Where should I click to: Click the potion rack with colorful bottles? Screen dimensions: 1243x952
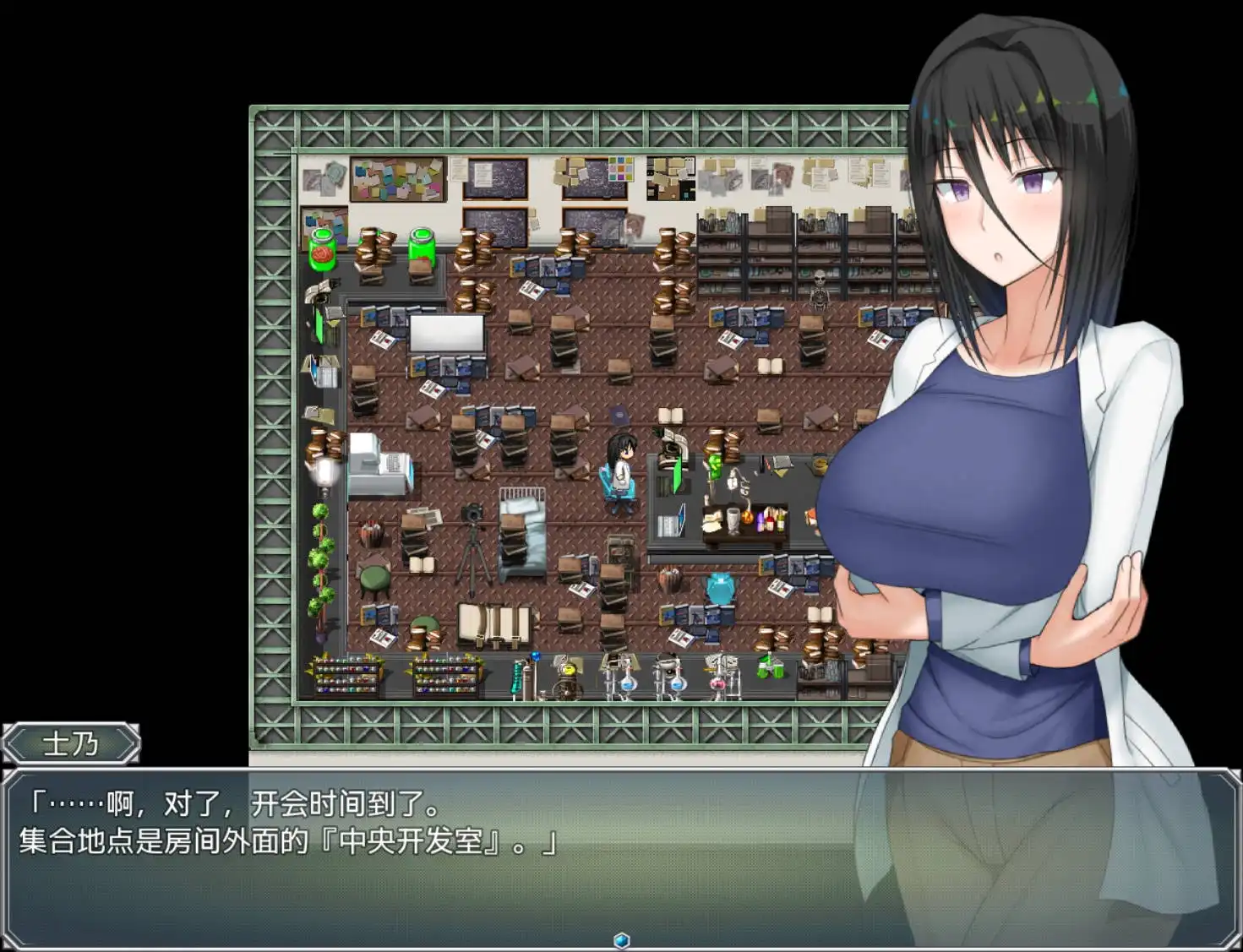pyautogui.click(x=348, y=674)
